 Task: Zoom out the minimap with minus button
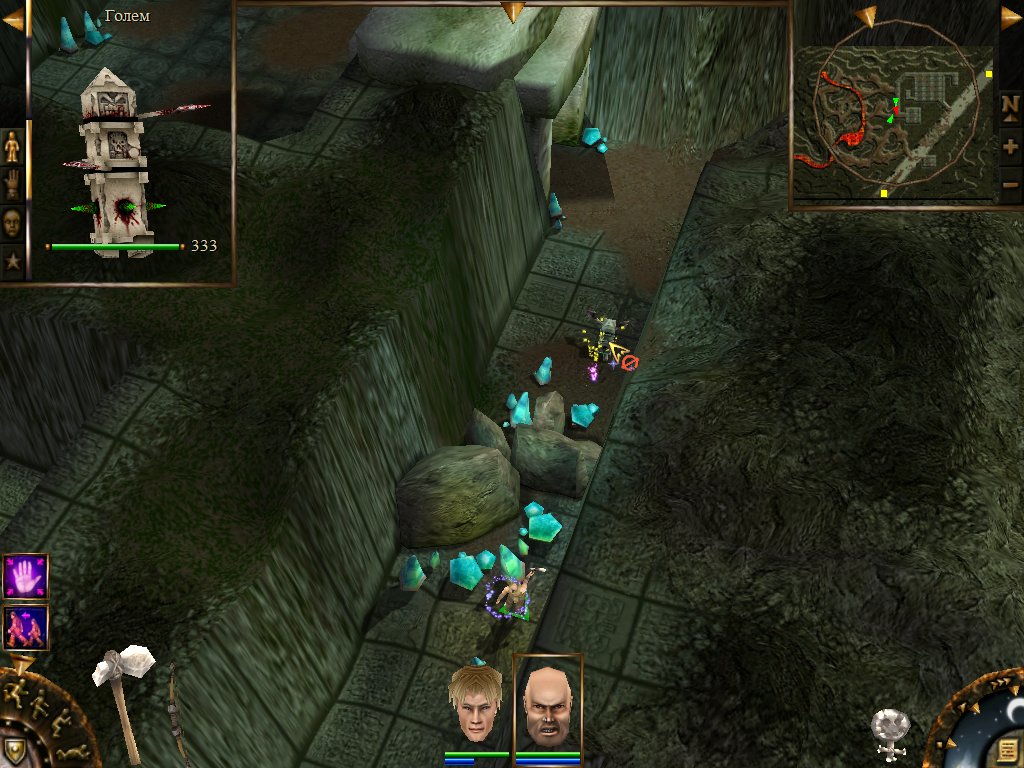pyautogui.click(x=1010, y=184)
